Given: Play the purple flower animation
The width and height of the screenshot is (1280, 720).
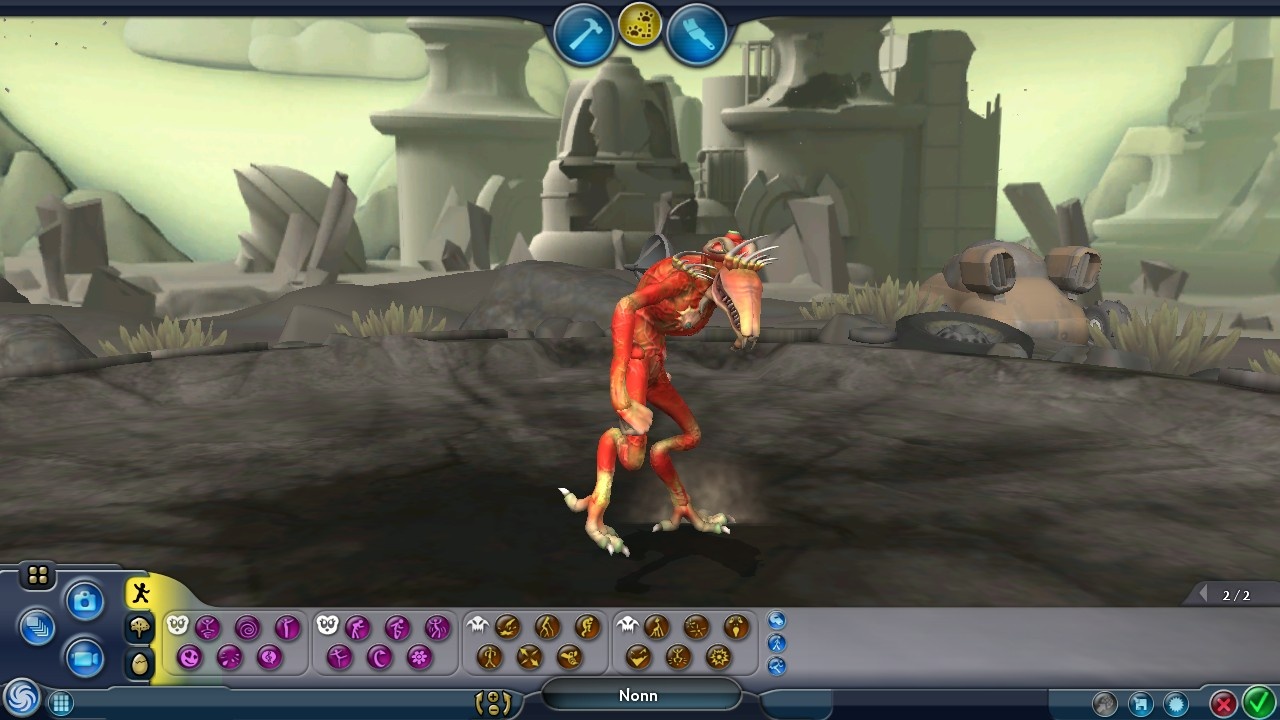Looking at the screenshot, I should click(x=419, y=657).
